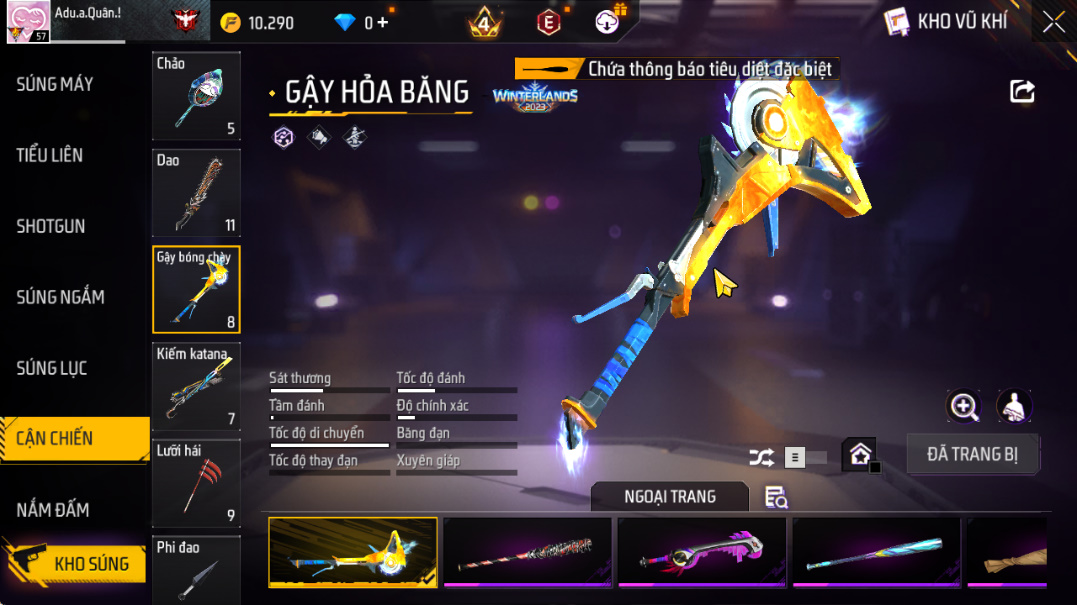Switch to the NẮM ĐẤM category

[53, 510]
